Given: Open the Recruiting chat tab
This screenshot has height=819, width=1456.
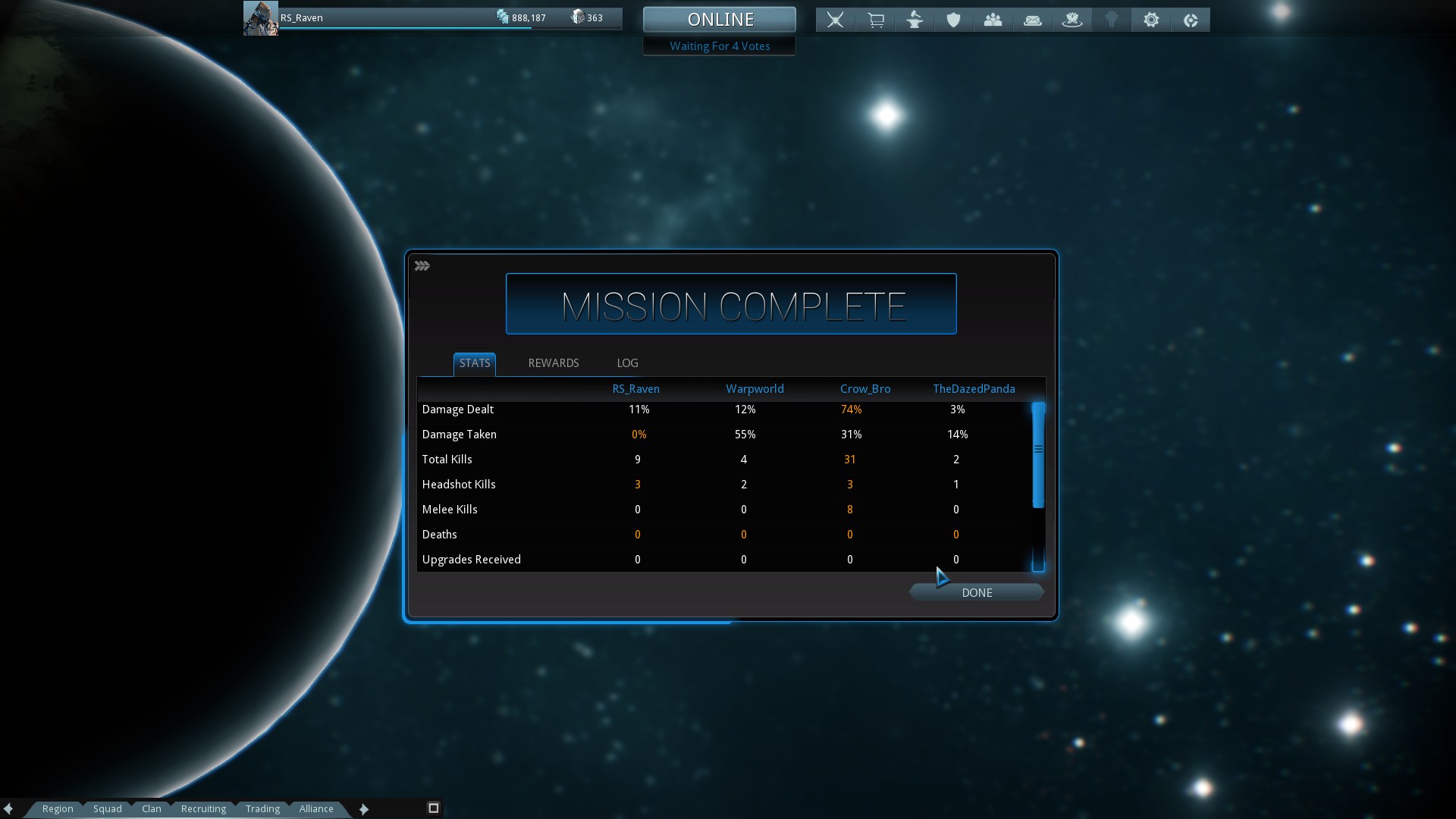Looking at the screenshot, I should (203, 808).
